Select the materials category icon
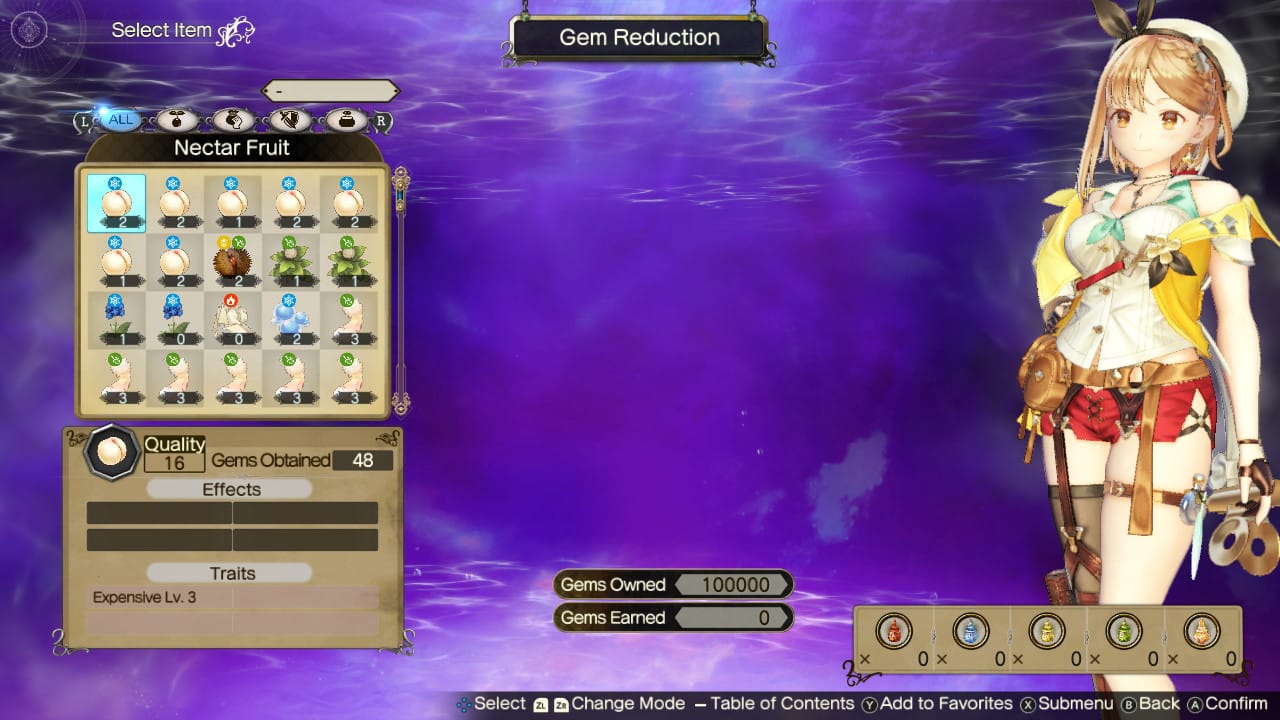 click(x=176, y=118)
